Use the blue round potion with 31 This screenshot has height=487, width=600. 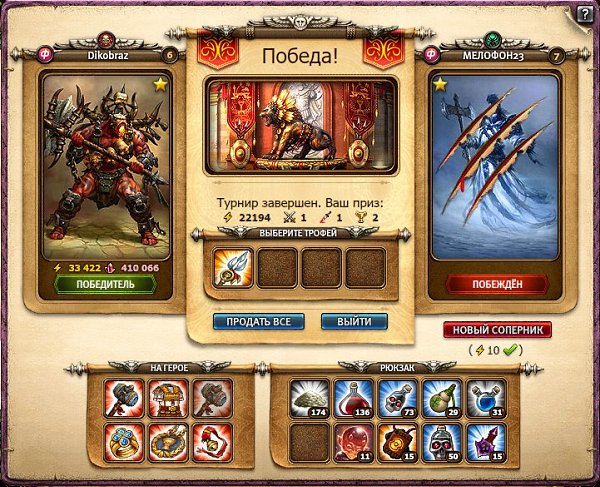pos(486,398)
